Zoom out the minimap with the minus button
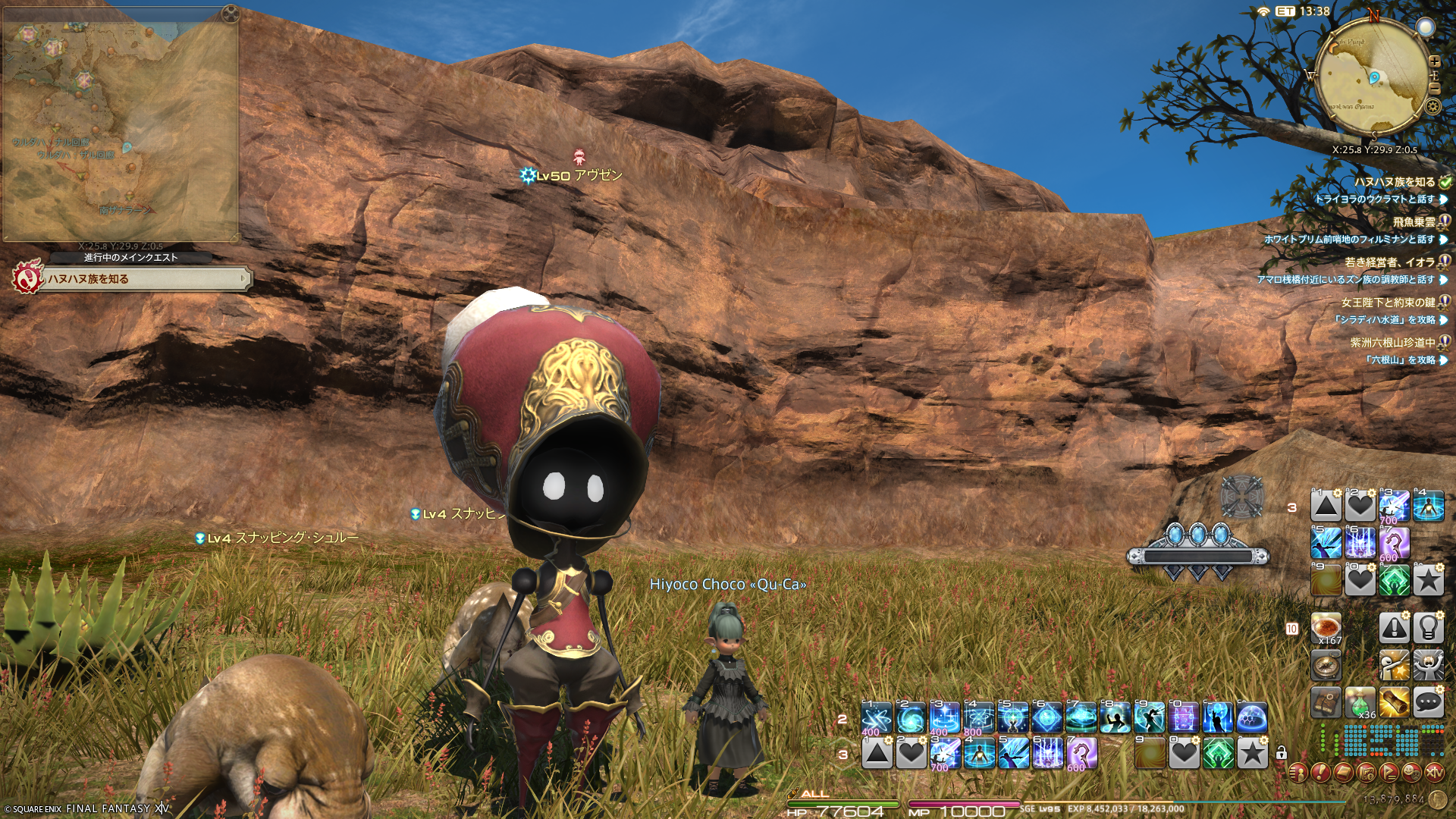The height and width of the screenshot is (819, 1456). [x=1434, y=89]
